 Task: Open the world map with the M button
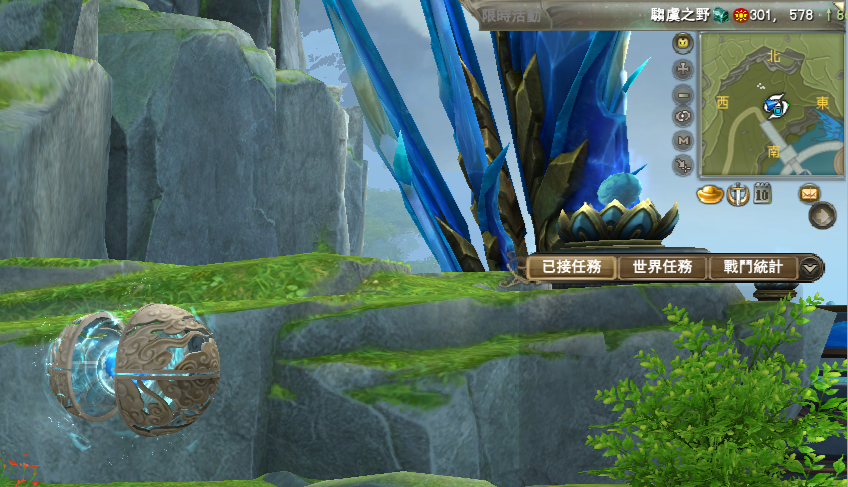684,140
